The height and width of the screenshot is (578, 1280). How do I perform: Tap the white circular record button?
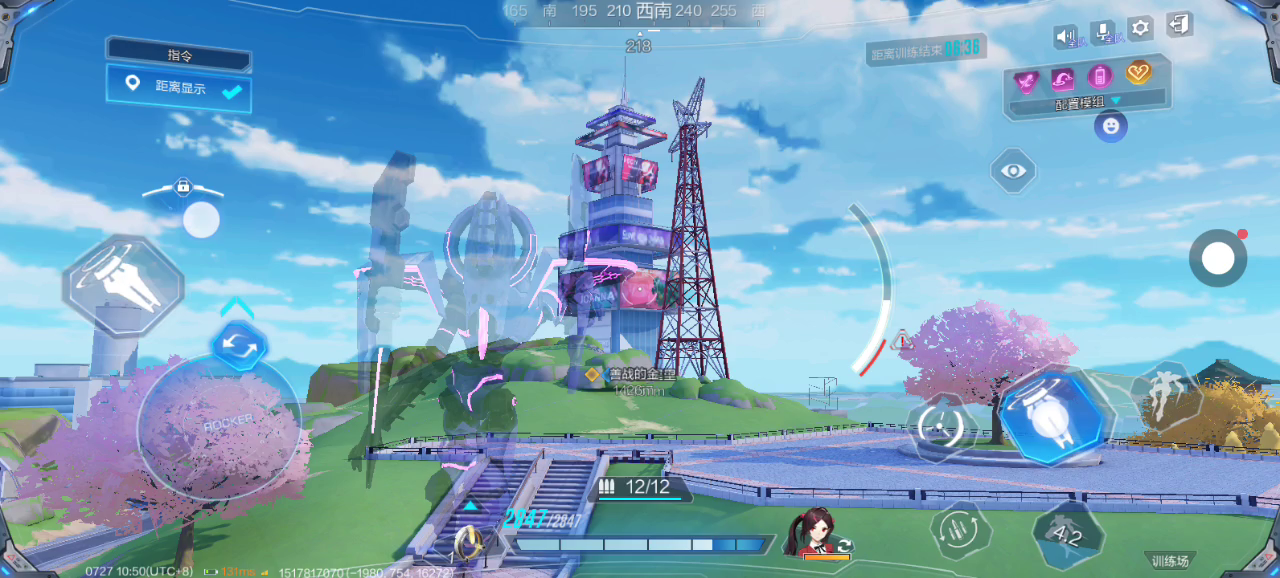1217,259
